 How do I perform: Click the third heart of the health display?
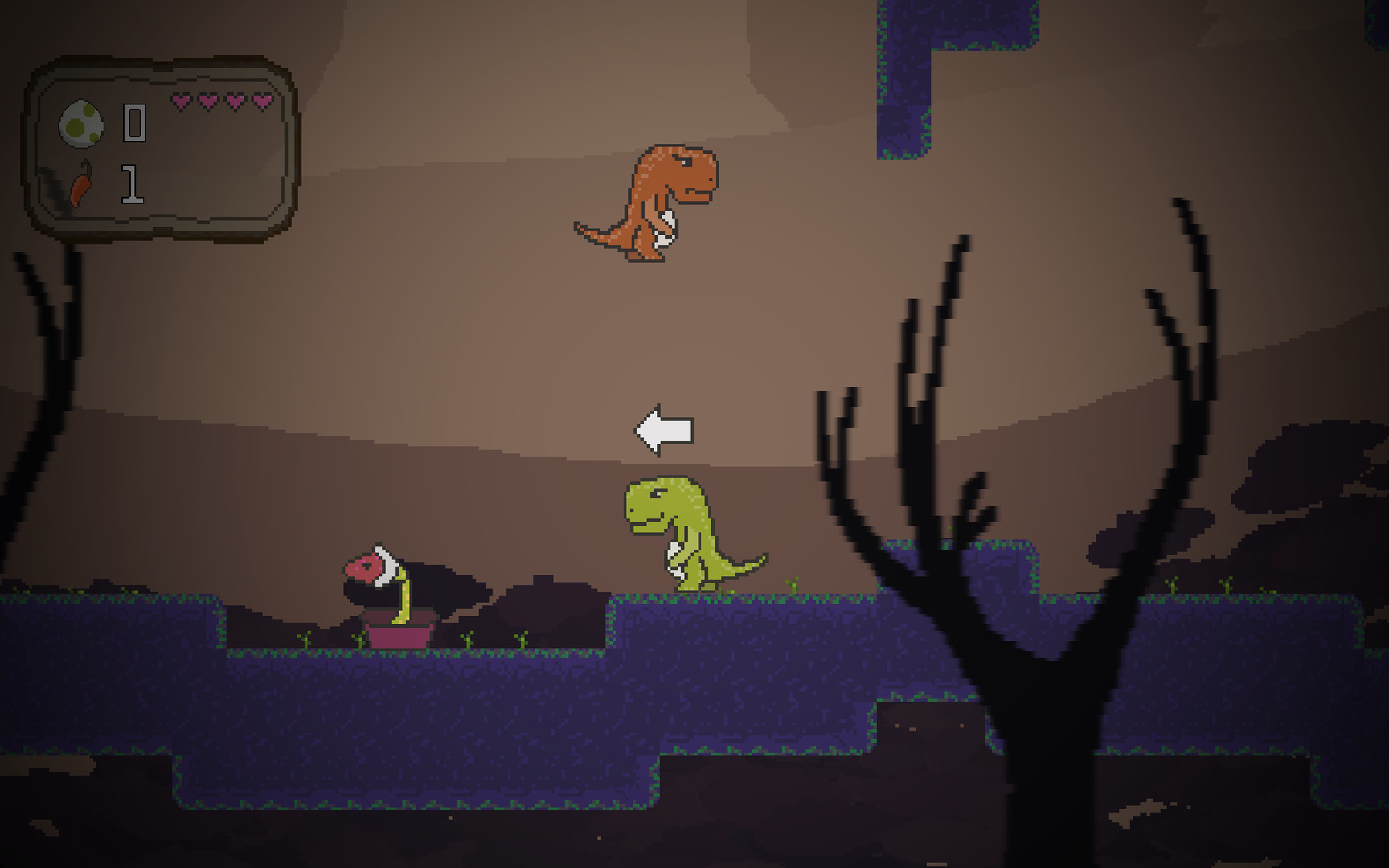coord(235,101)
